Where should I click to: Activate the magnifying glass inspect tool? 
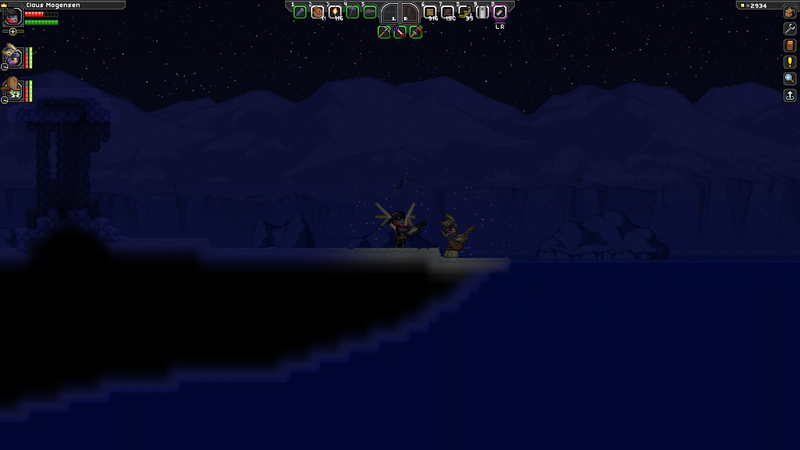[789, 78]
